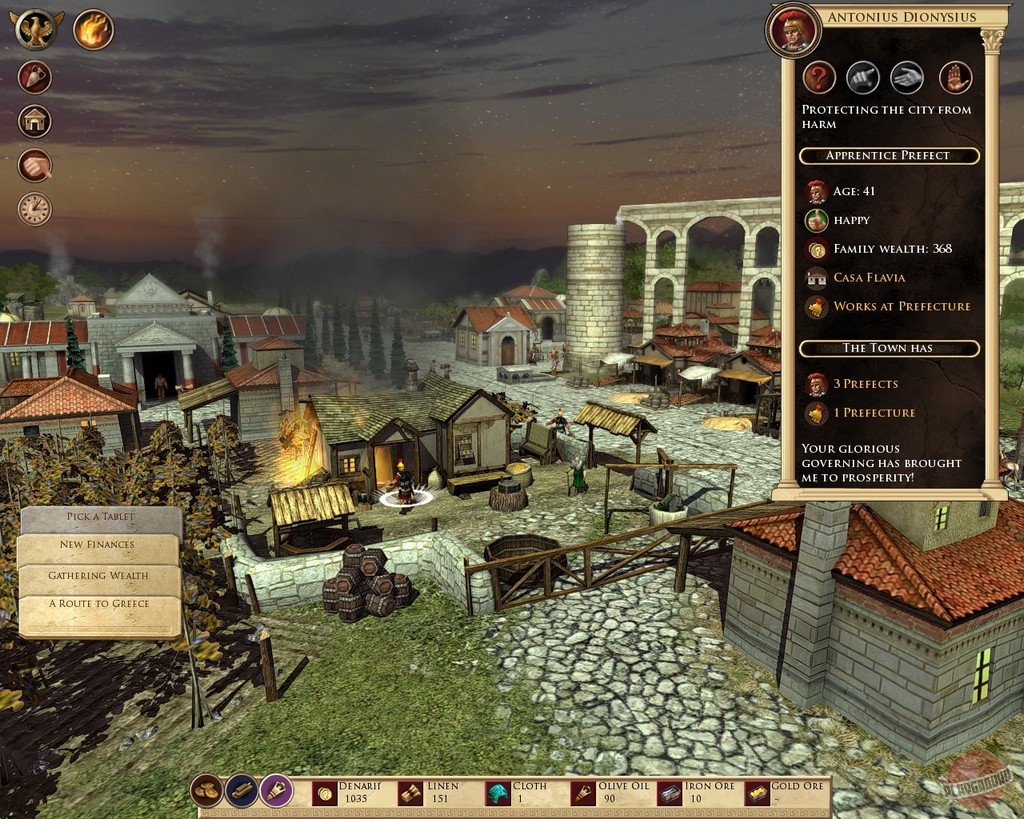Choose the Gathering Wealth tablet
This screenshot has height=819, width=1024.
(x=98, y=576)
